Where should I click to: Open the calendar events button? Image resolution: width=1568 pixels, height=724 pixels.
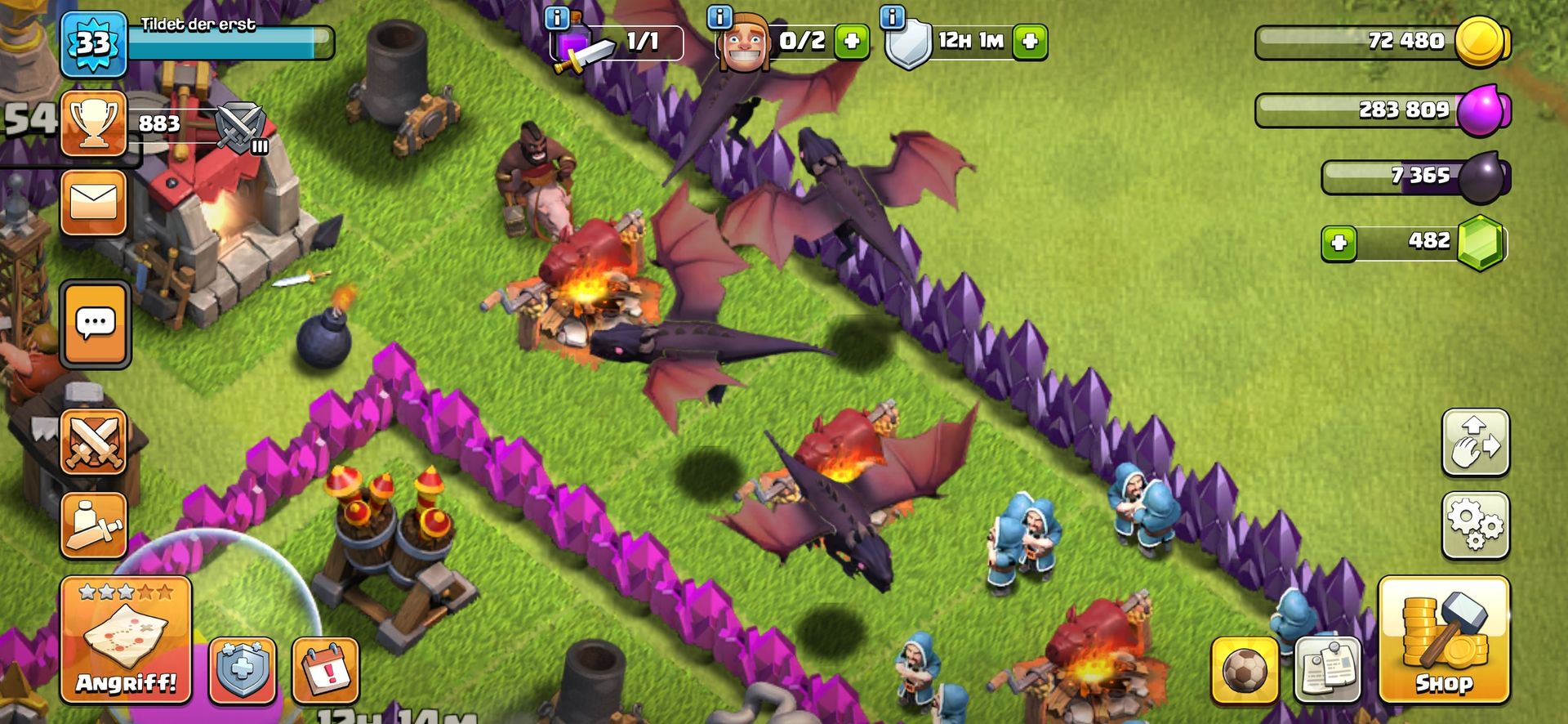(325, 670)
